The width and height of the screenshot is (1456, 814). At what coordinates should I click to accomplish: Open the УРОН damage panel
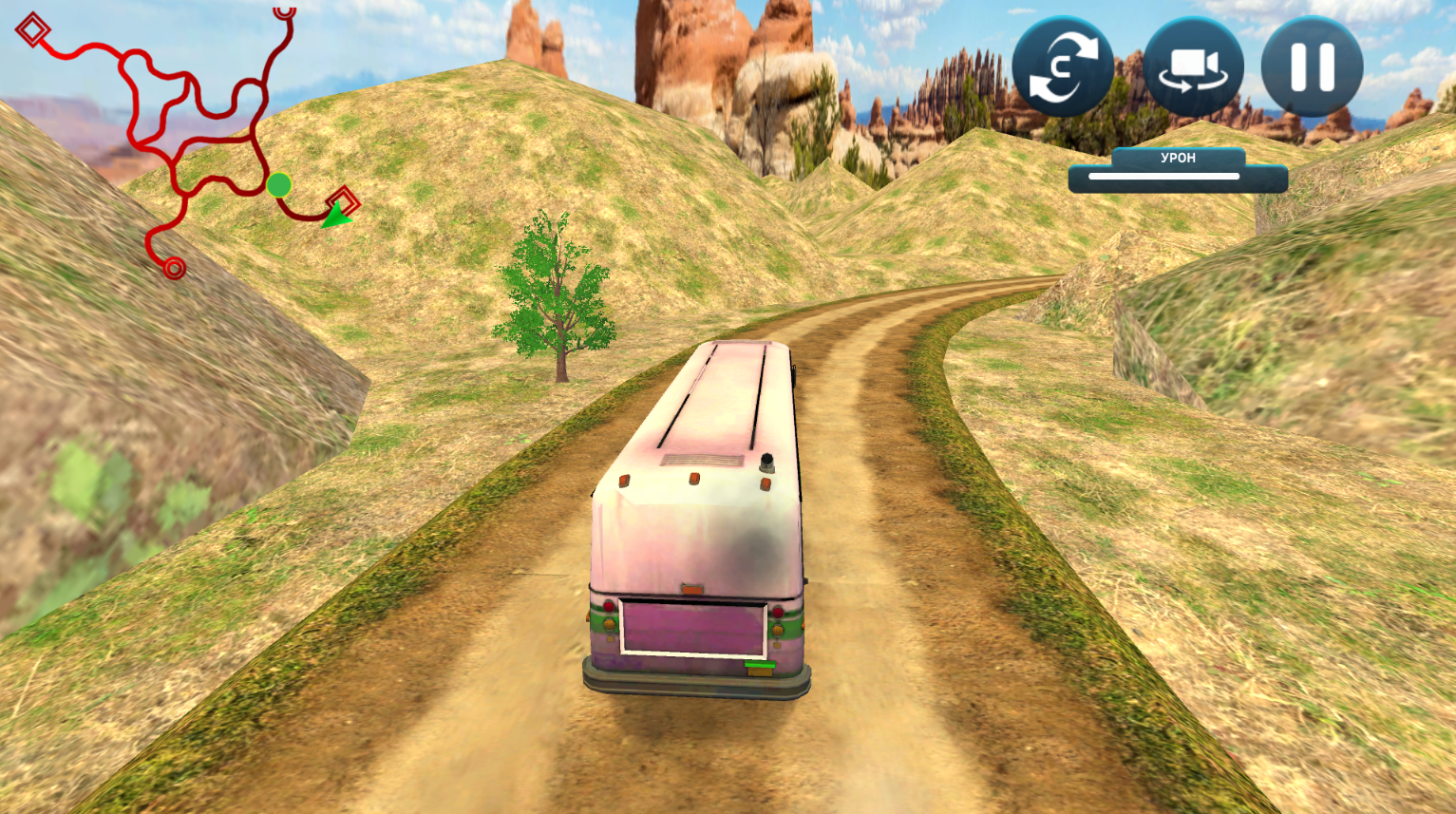[x=1178, y=168]
